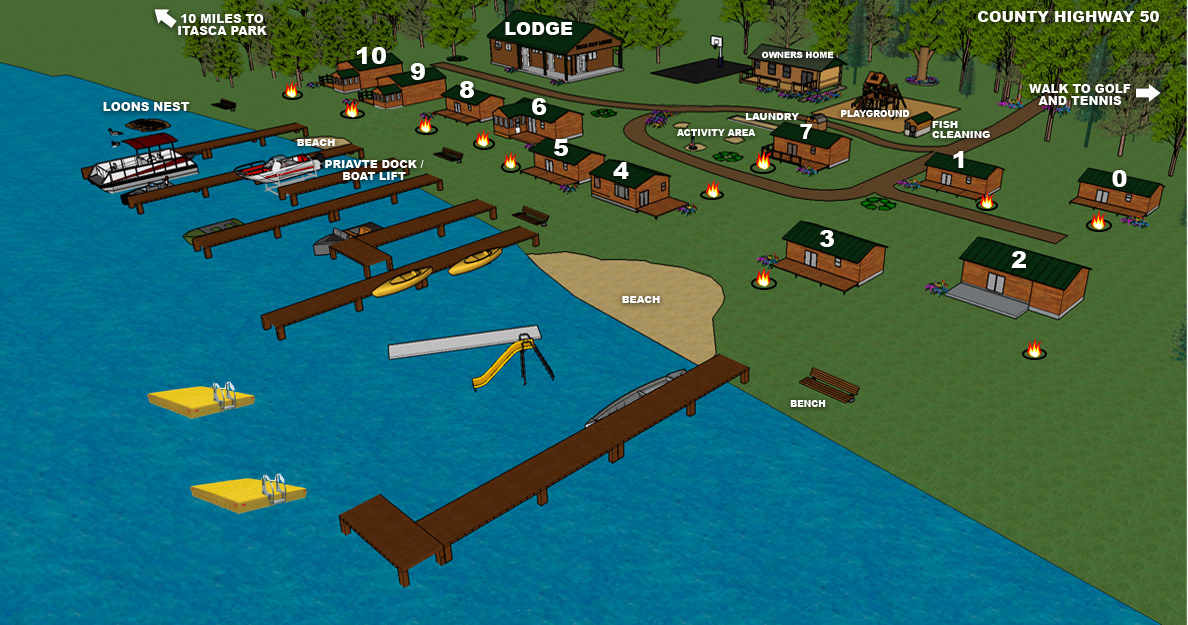Pick the cabin 1 marker
The height and width of the screenshot is (625, 1188).
pos(959,160)
